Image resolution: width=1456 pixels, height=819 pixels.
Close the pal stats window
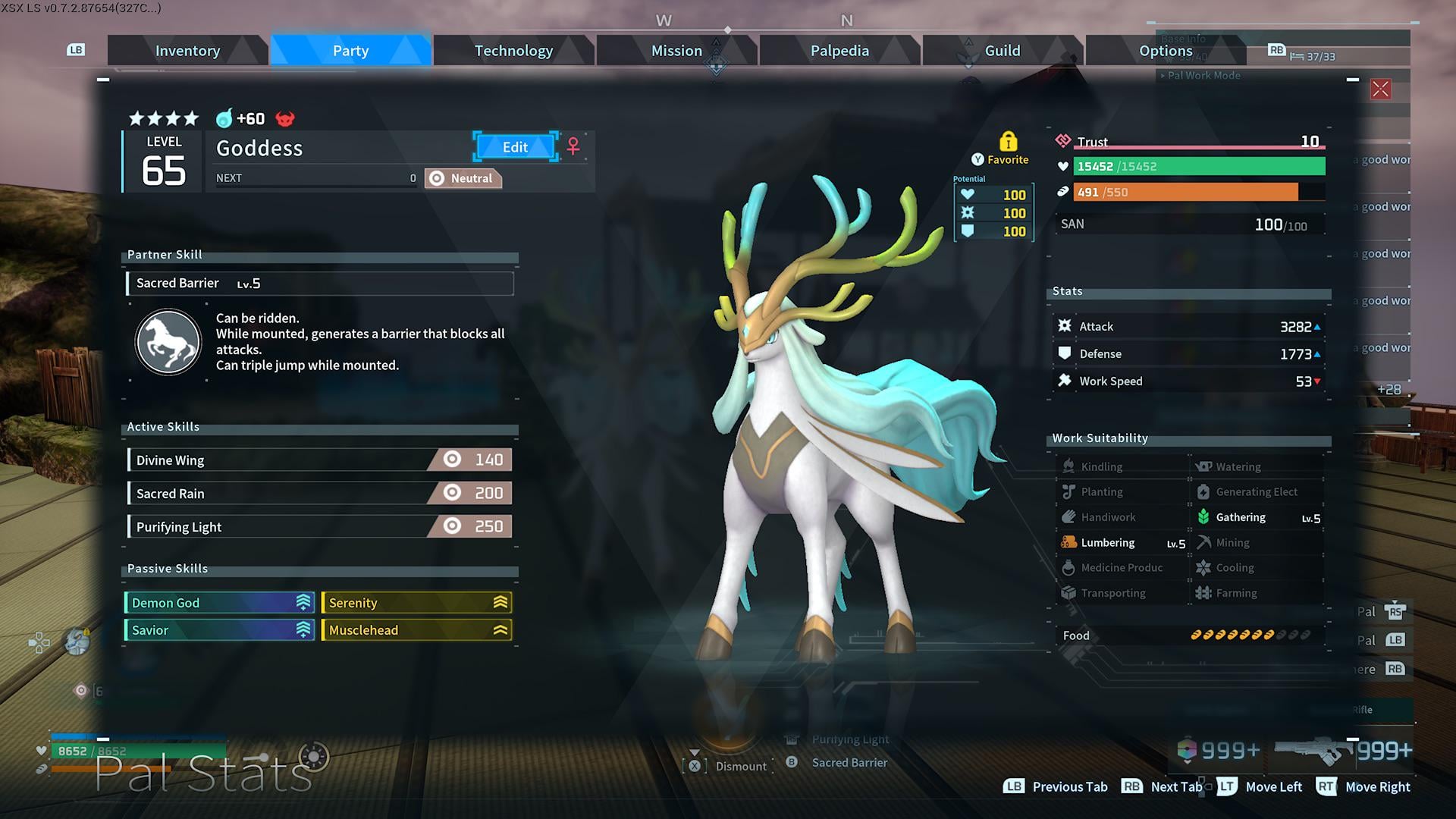click(x=1380, y=89)
